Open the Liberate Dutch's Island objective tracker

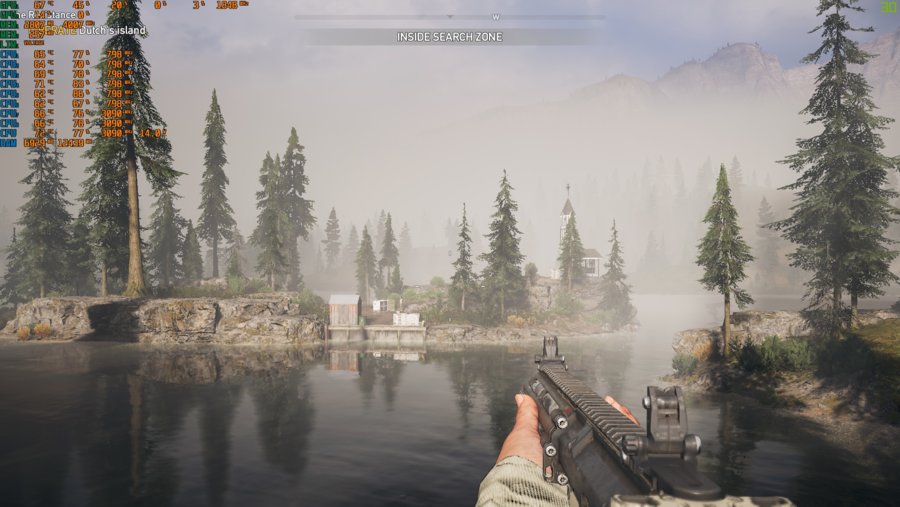(98, 31)
